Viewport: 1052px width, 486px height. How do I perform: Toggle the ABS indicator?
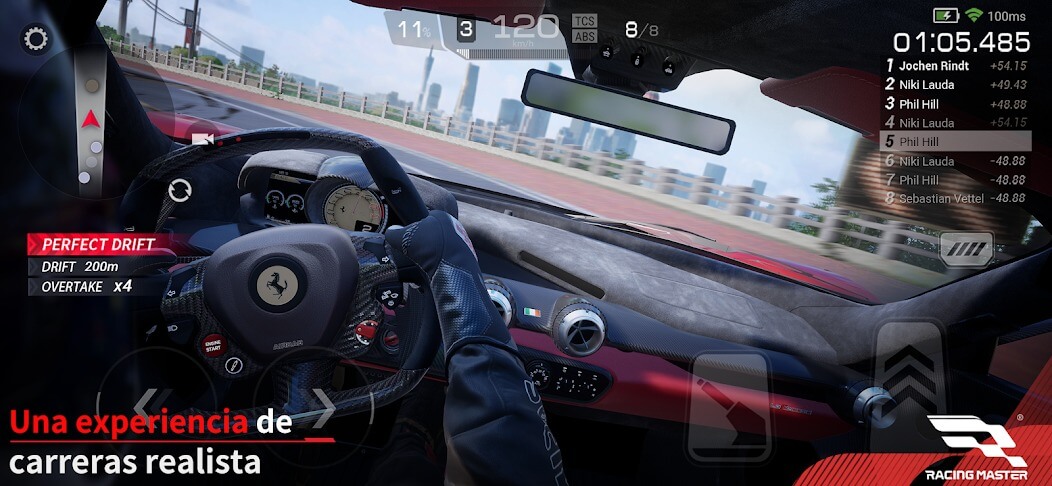(x=584, y=36)
